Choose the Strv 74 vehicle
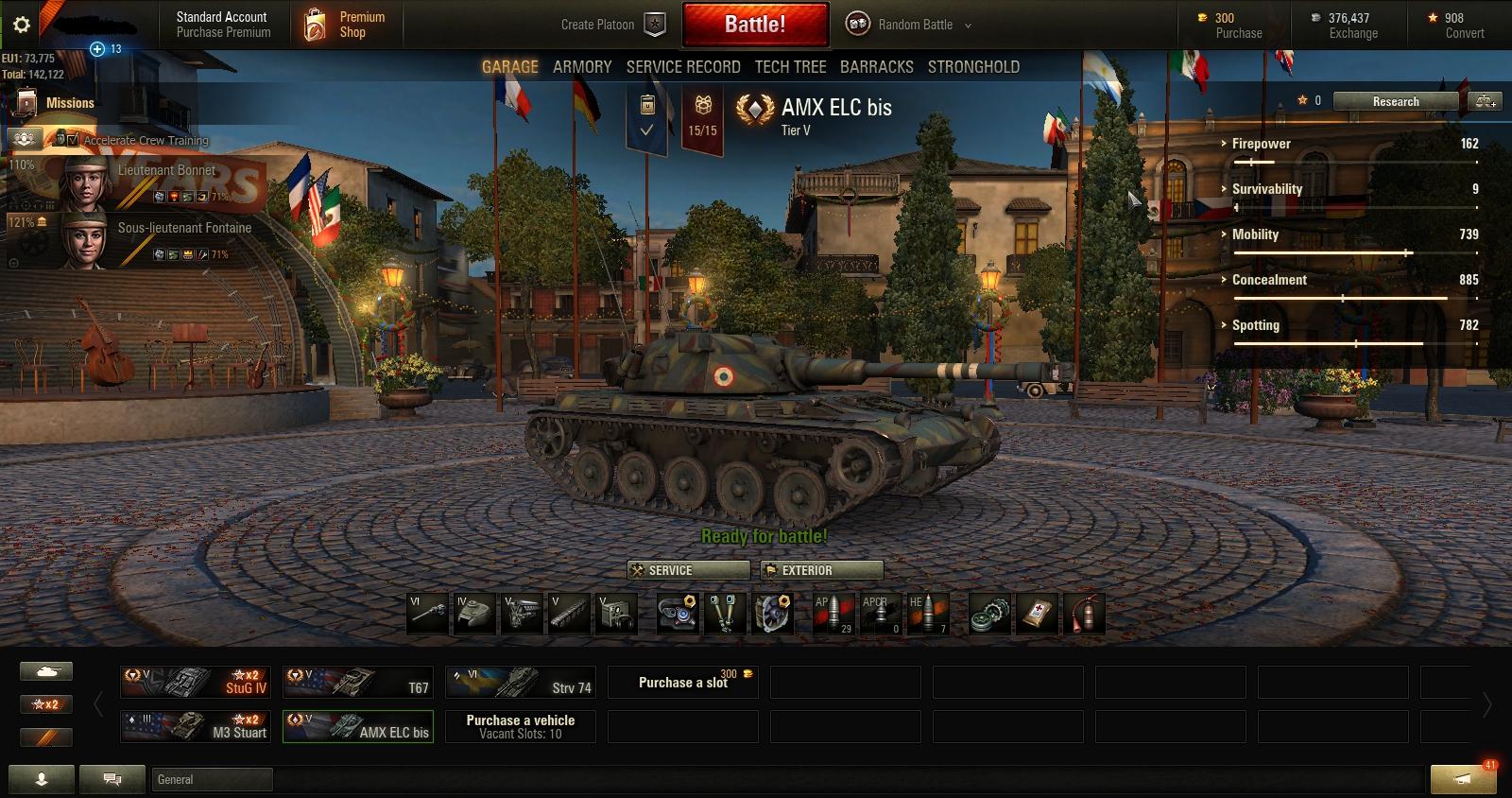This screenshot has height=798, width=1512. pos(520,682)
